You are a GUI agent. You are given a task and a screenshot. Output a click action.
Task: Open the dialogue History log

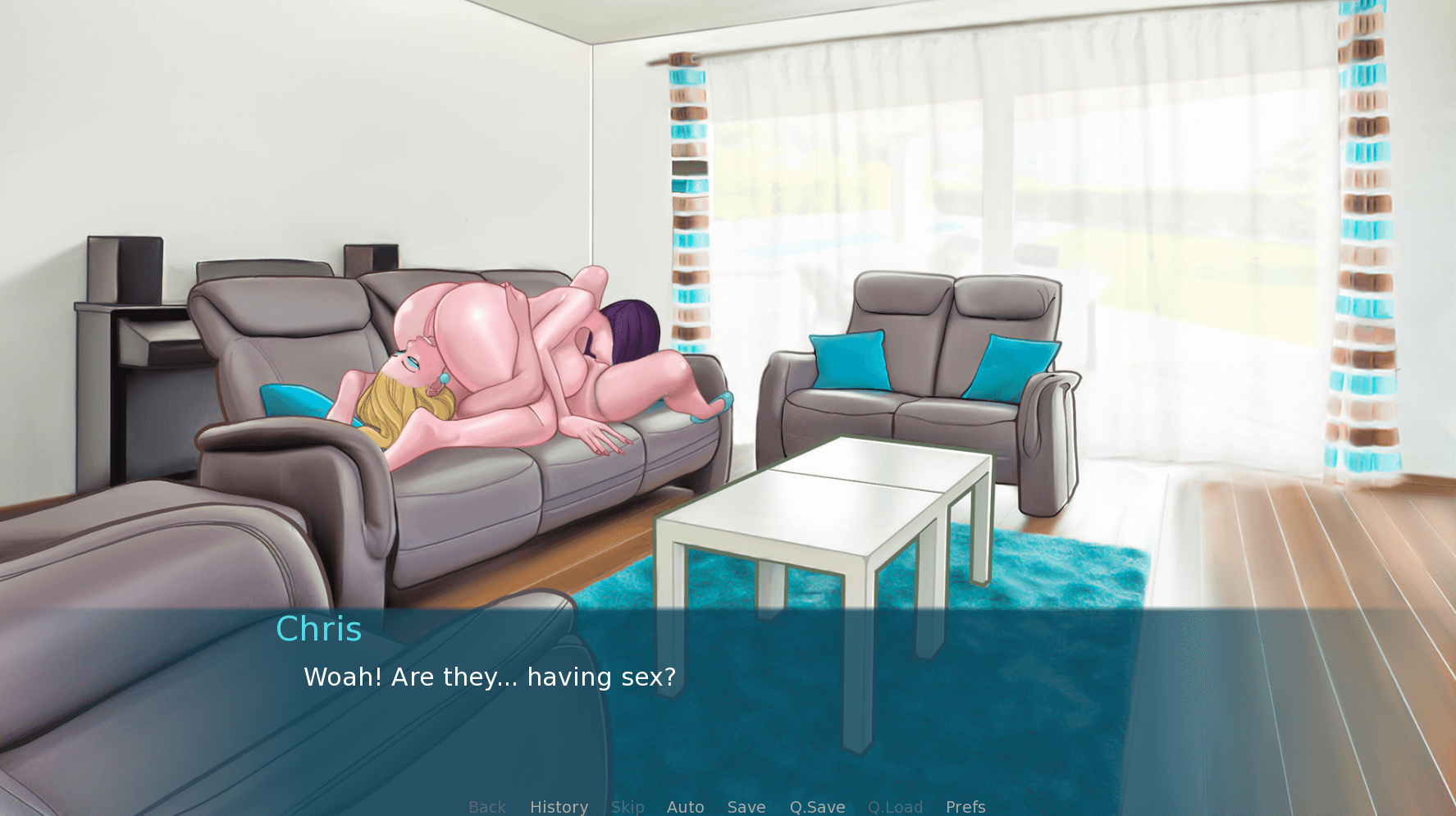(559, 807)
